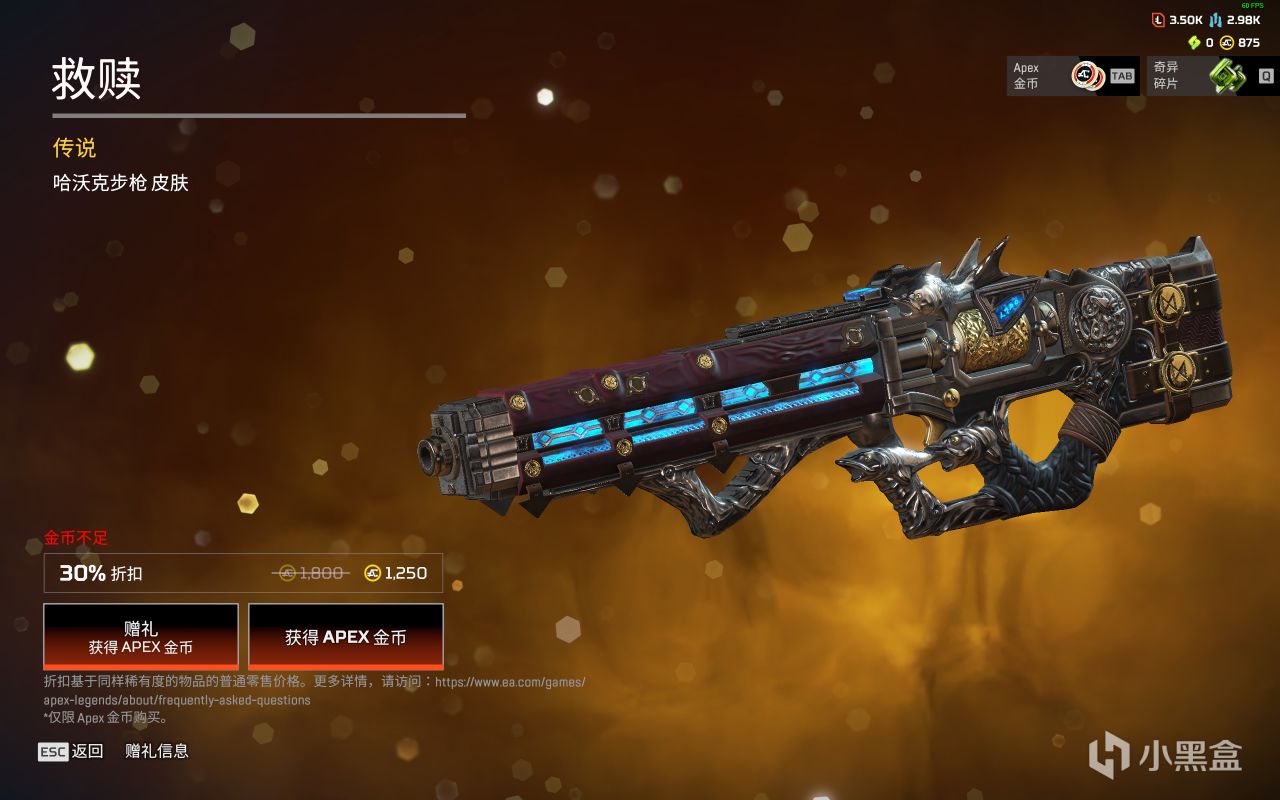Open the Apex 金币 coins panel

[x=1072, y=76]
